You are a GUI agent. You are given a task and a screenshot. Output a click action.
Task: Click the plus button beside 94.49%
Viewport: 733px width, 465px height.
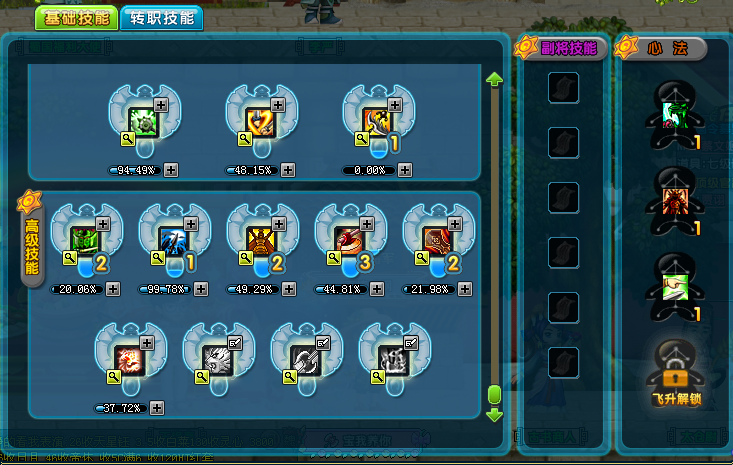pyautogui.click(x=172, y=170)
